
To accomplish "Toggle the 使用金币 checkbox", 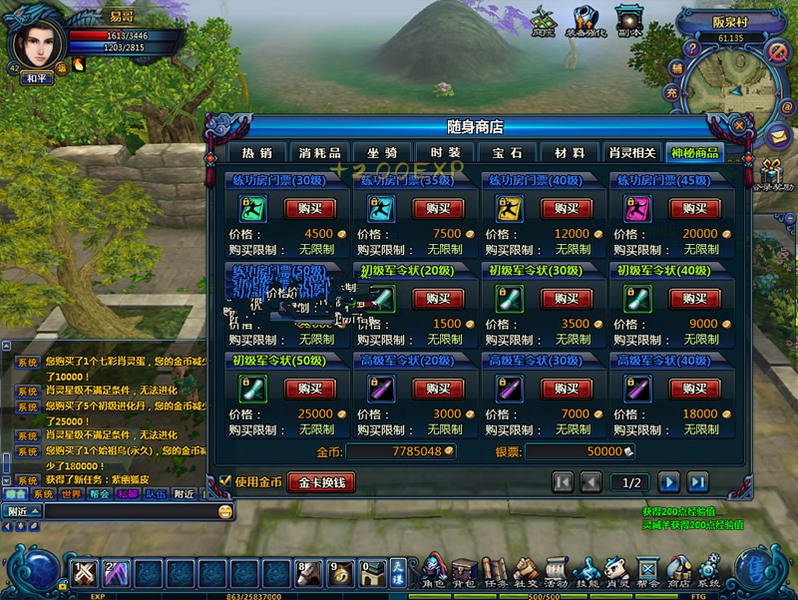I will [225, 482].
